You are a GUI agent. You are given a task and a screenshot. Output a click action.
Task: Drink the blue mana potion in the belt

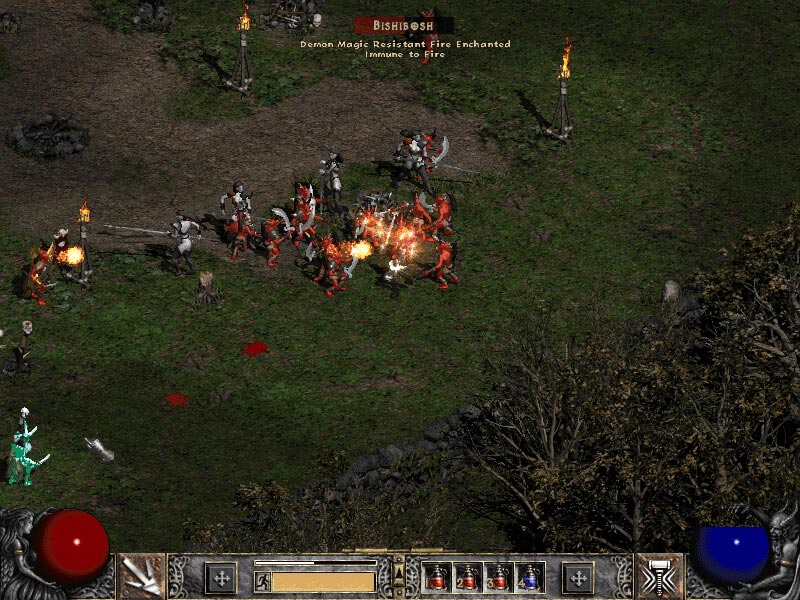tap(529, 577)
